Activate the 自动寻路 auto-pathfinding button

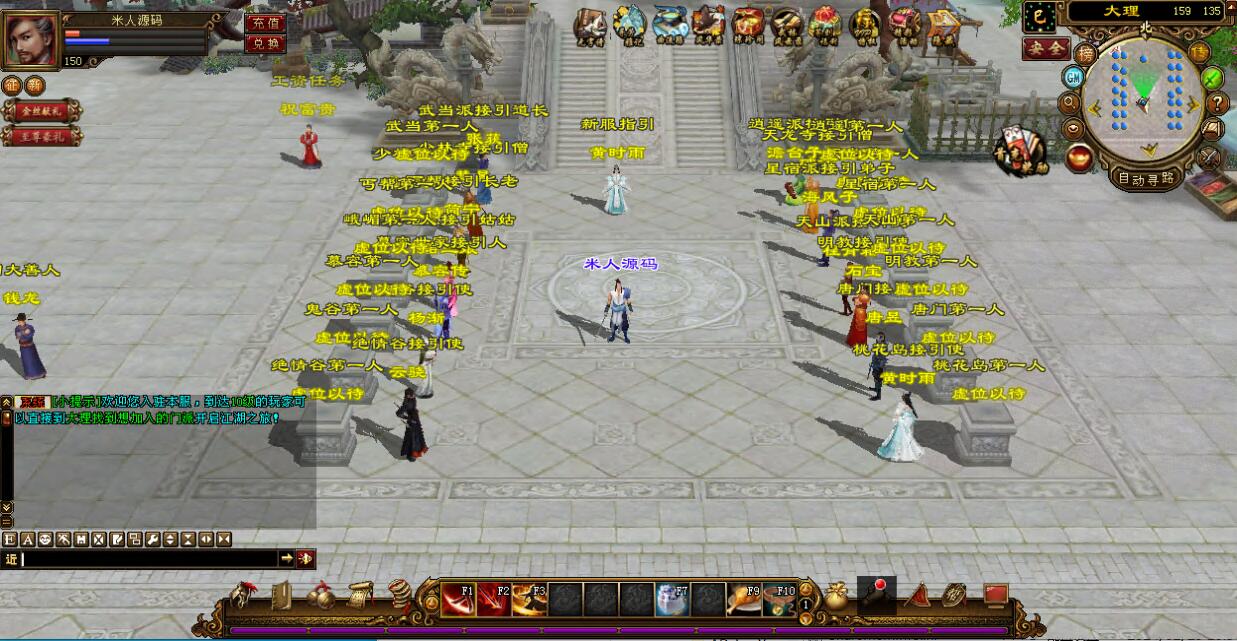click(1146, 180)
